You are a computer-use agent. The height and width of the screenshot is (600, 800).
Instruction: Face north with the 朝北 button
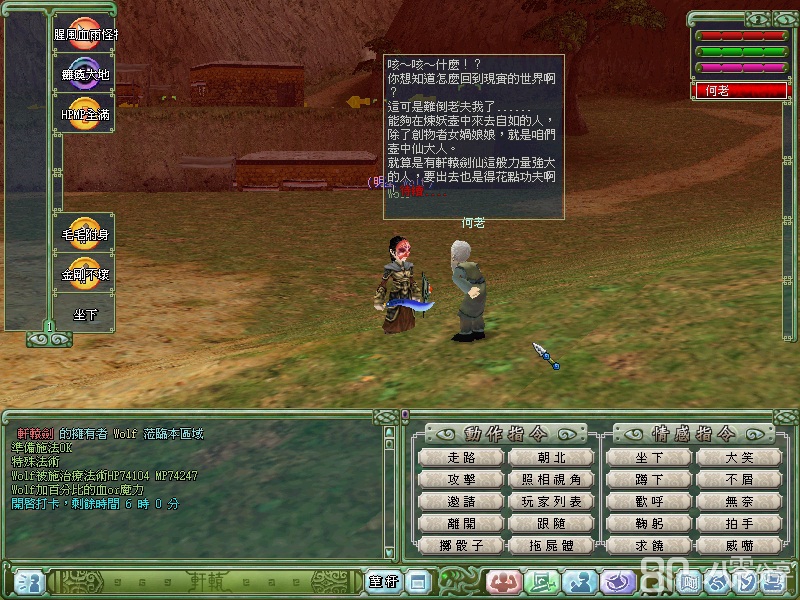point(551,457)
